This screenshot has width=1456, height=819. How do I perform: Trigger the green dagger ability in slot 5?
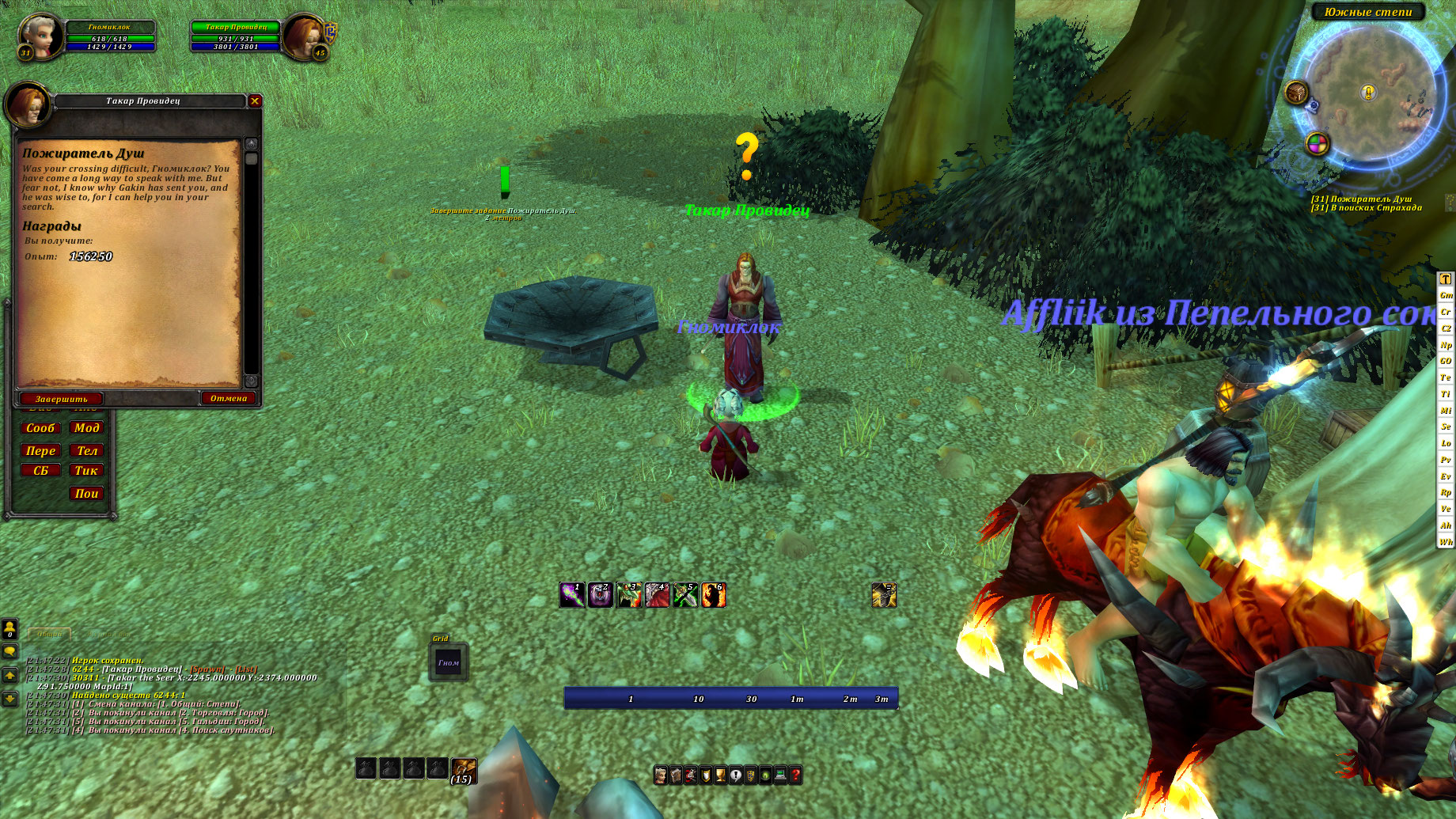tap(685, 595)
